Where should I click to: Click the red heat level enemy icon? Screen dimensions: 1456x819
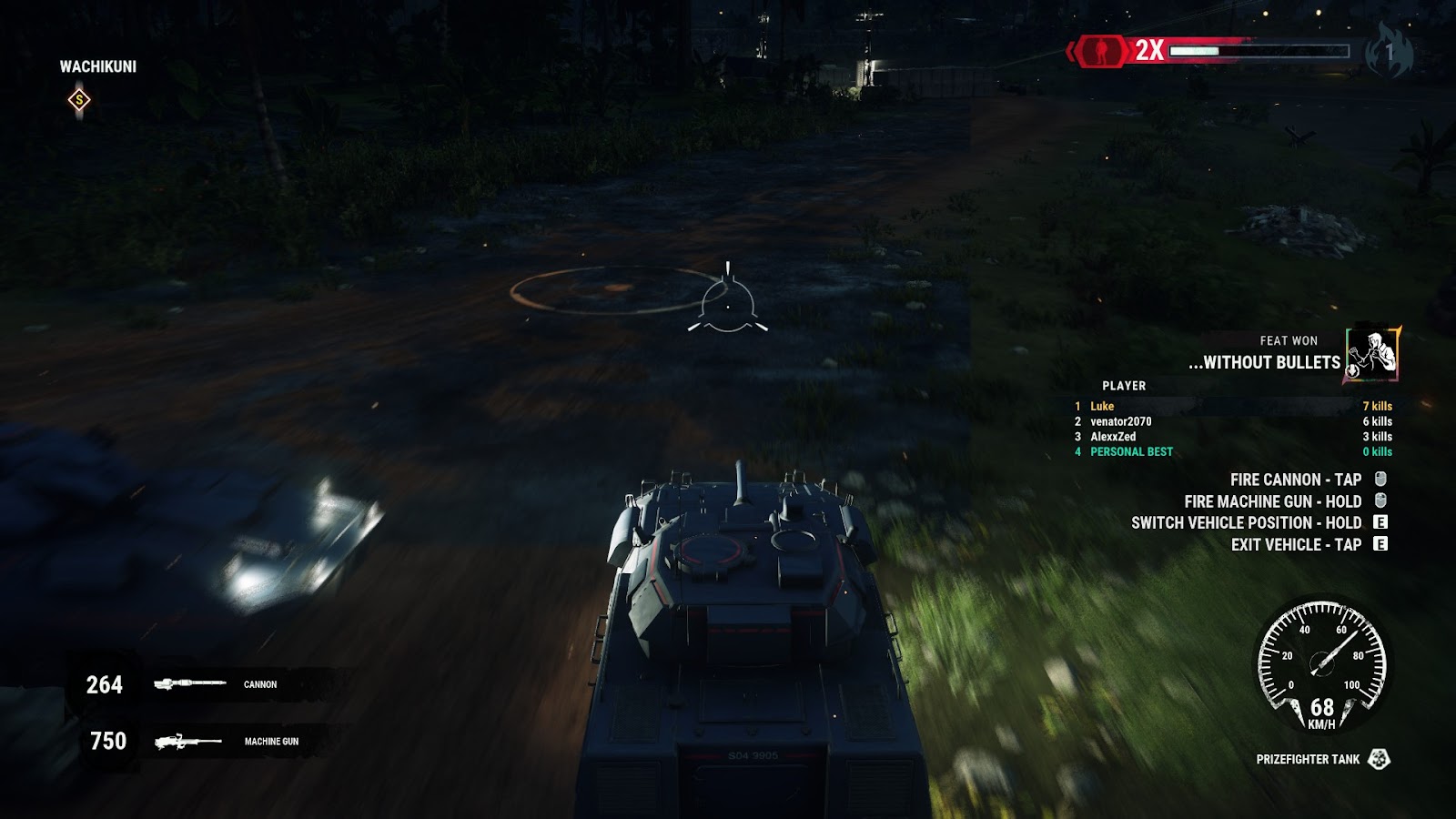tap(1101, 51)
